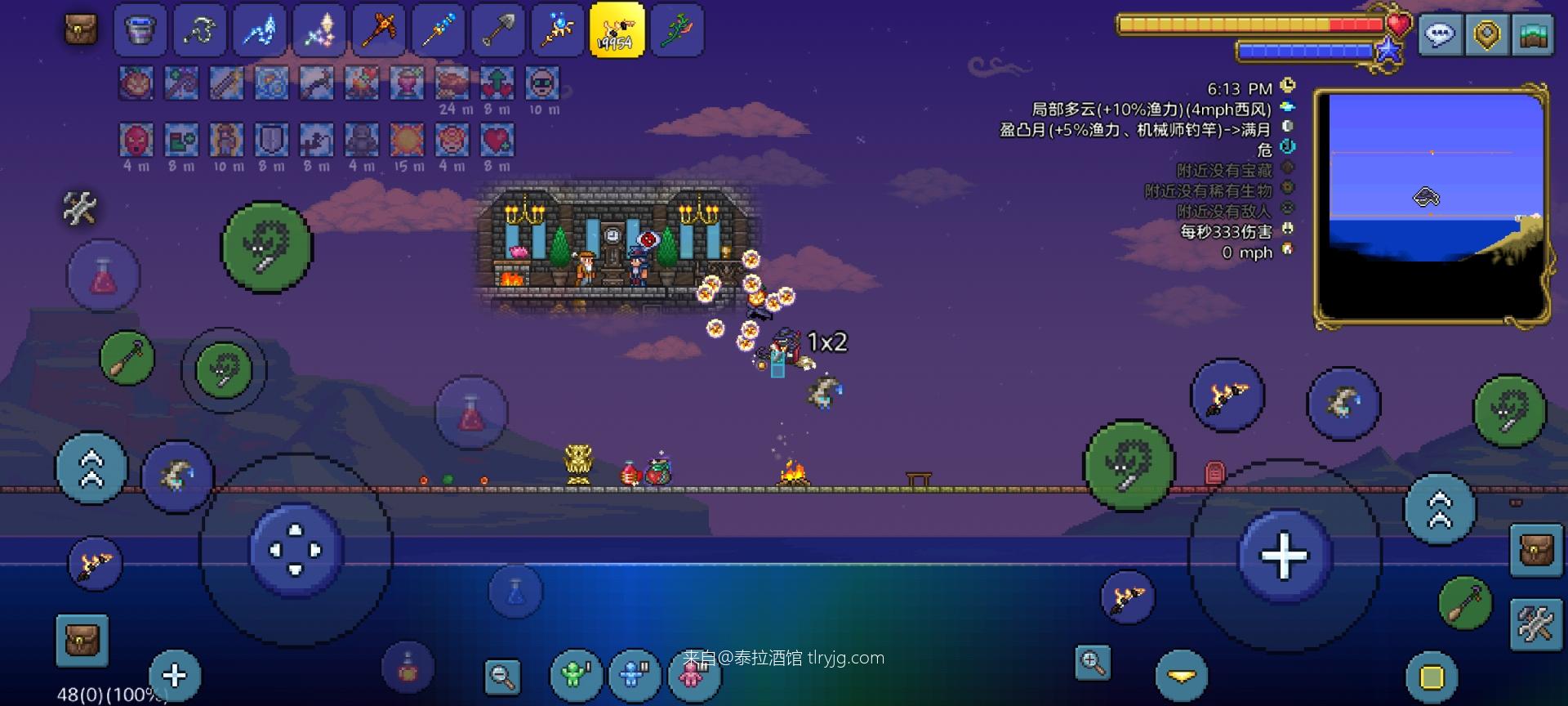Select the green loadout figure button
1568x706 pixels.
coord(576,676)
